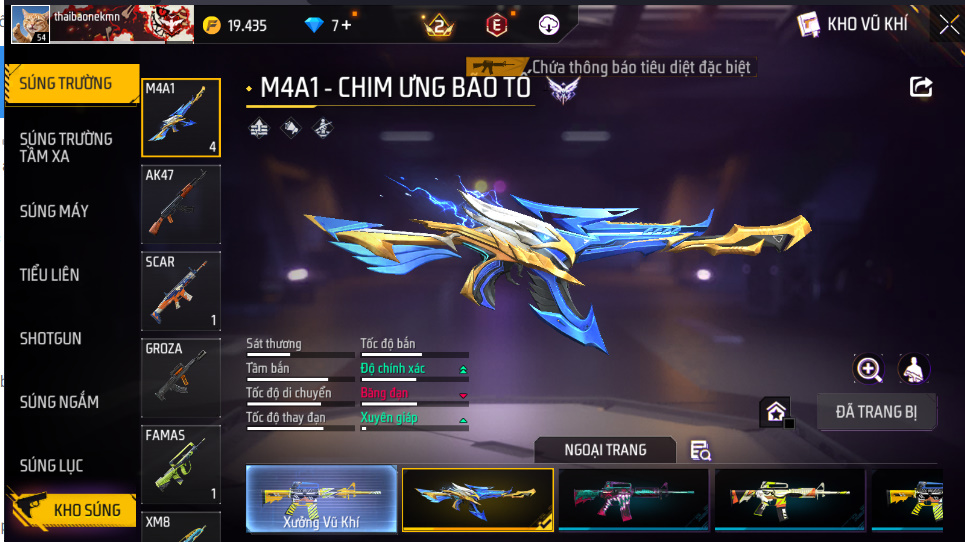Switch to Súng Lục category
Image resolution: width=965 pixels, height=542 pixels.
pyautogui.click(x=51, y=466)
